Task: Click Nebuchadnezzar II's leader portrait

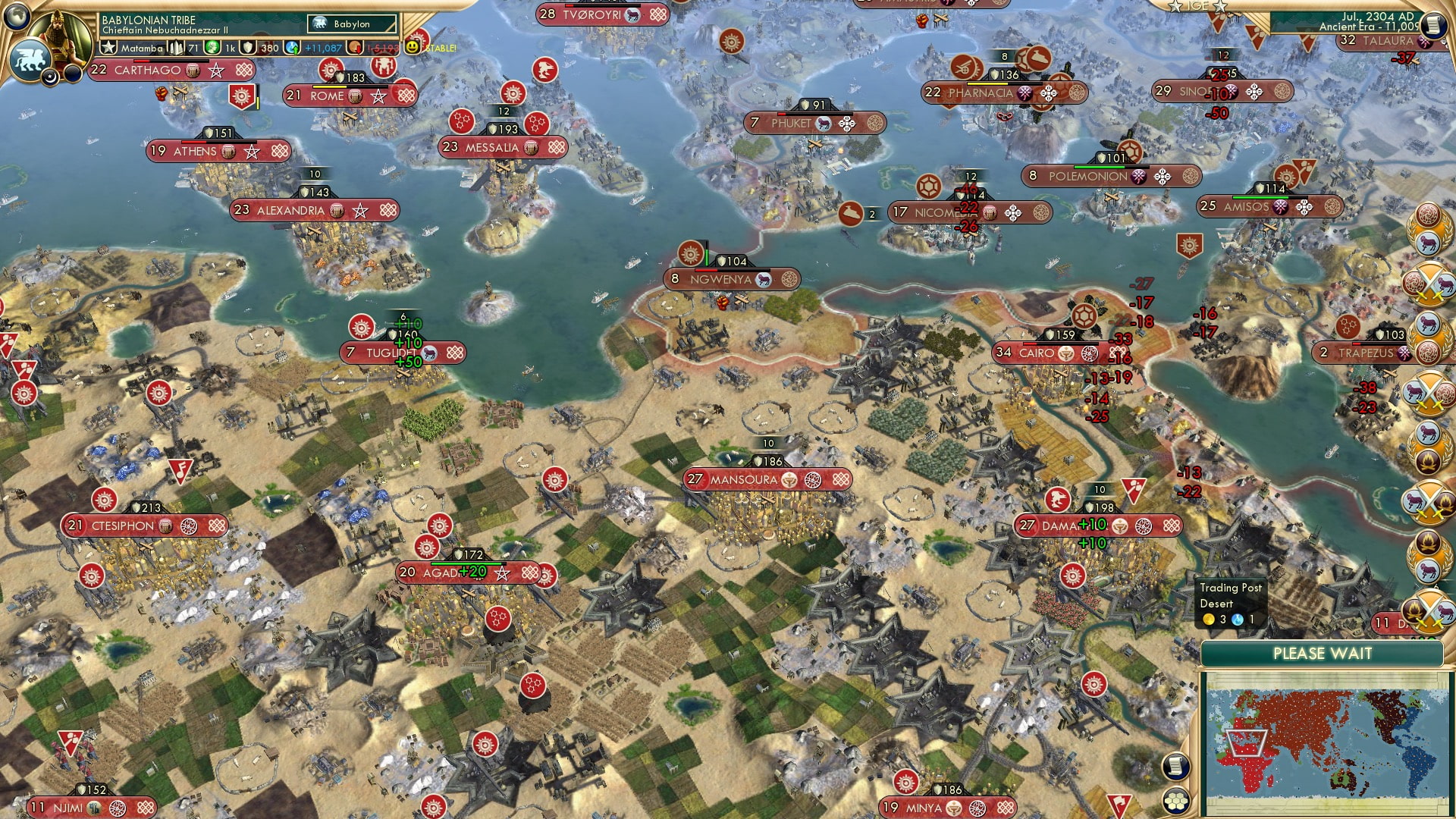Action: (61, 34)
